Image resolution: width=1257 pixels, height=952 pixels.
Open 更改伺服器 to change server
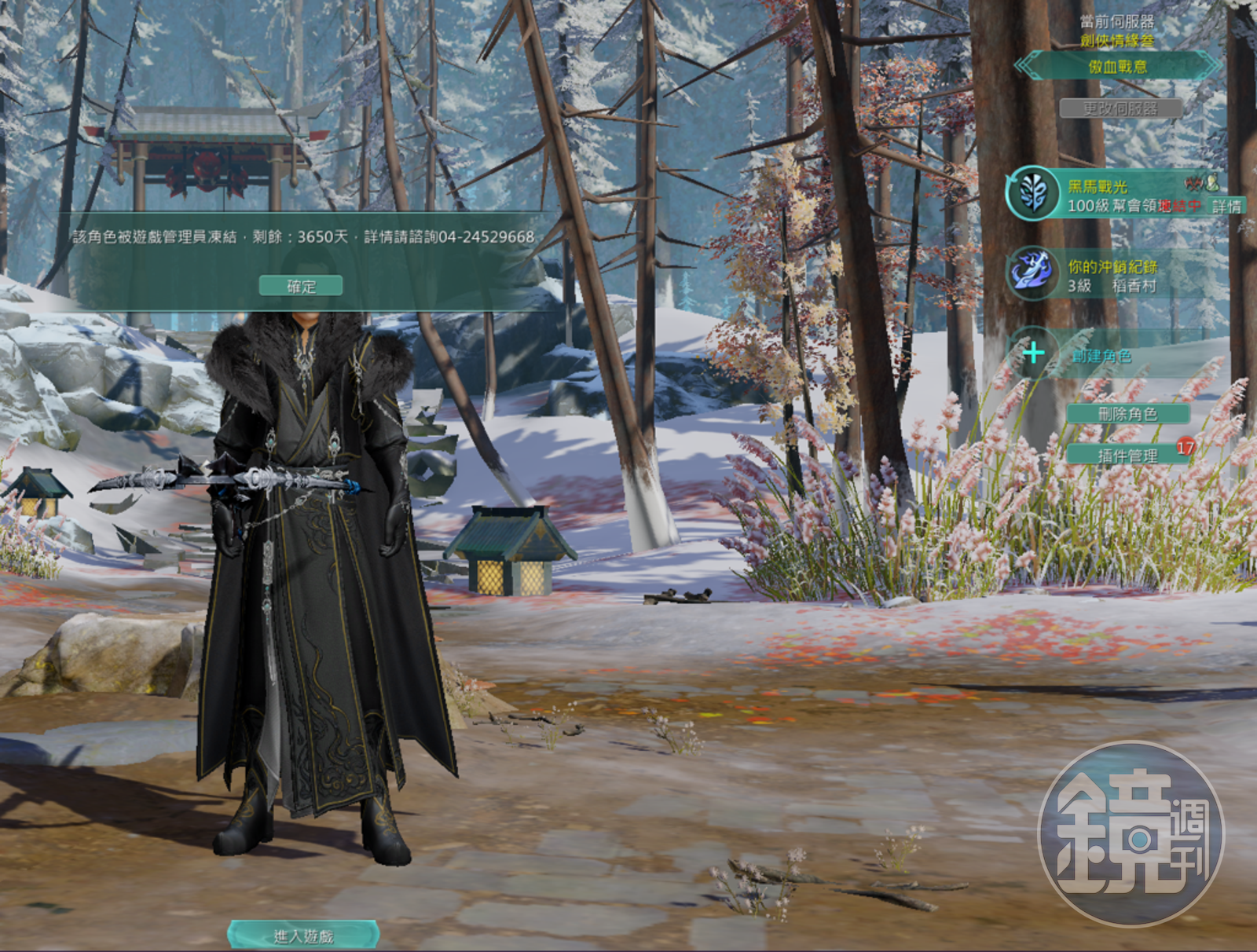click(x=1120, y=108)
